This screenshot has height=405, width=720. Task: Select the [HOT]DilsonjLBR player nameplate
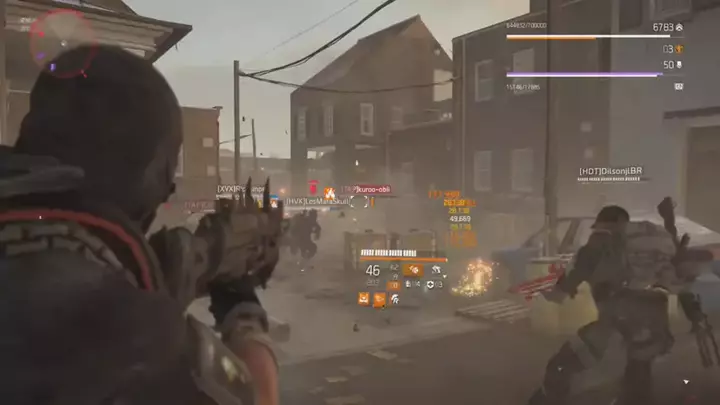(x=608, y=172)
